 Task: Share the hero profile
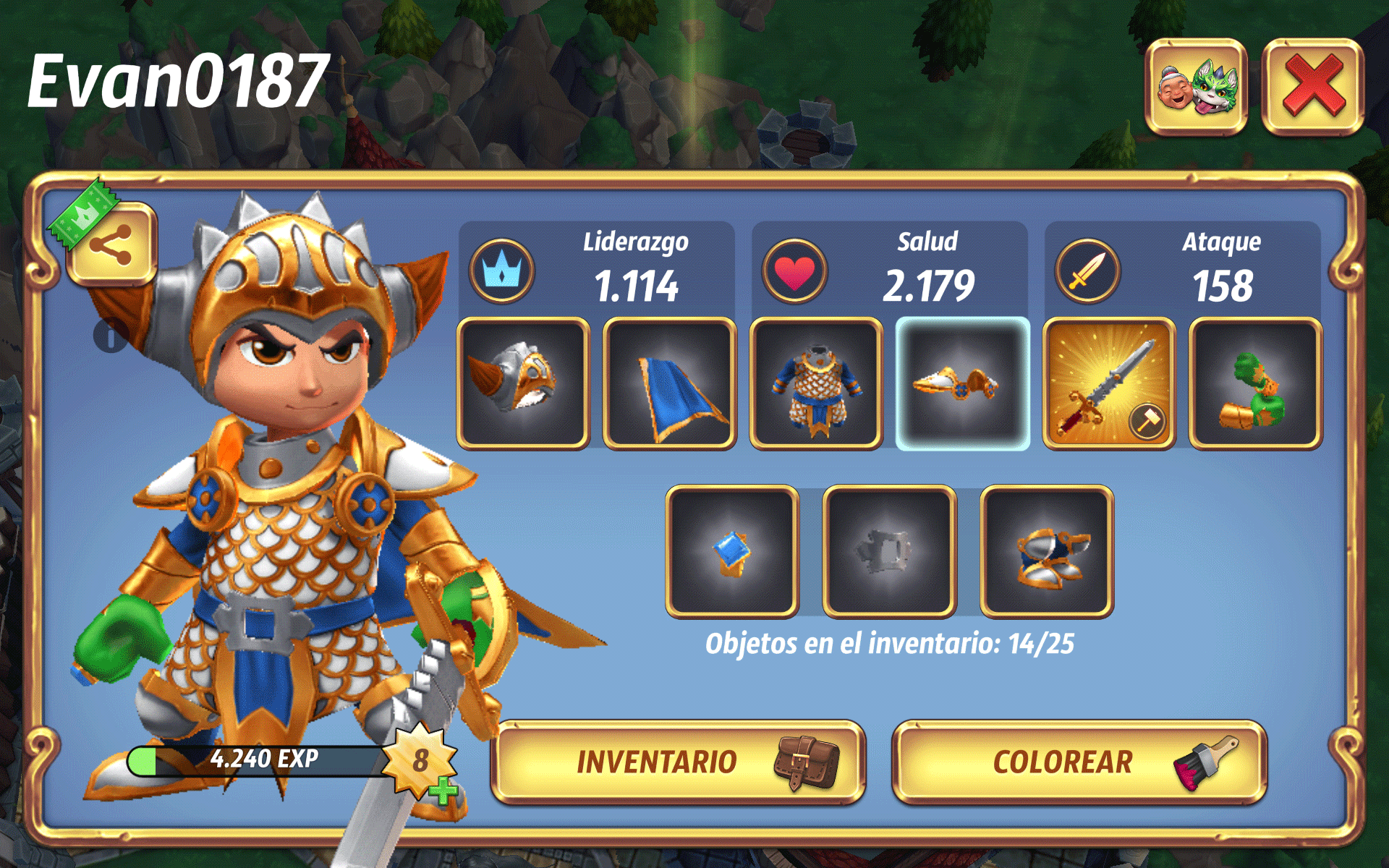(x=111, y=244)
